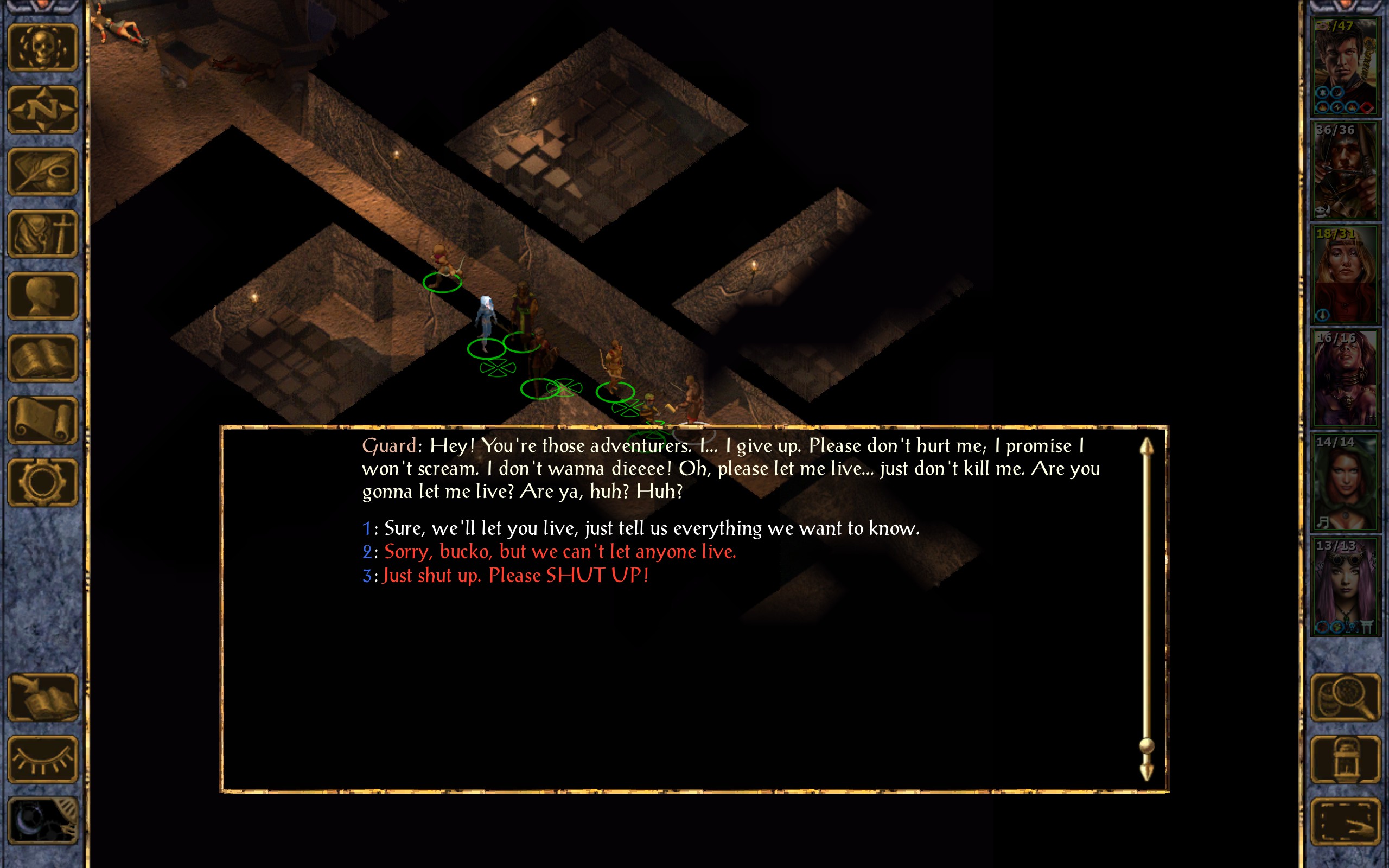Click the closed eye button
This screenshot has width=1389, height=868.
point(43,759)
